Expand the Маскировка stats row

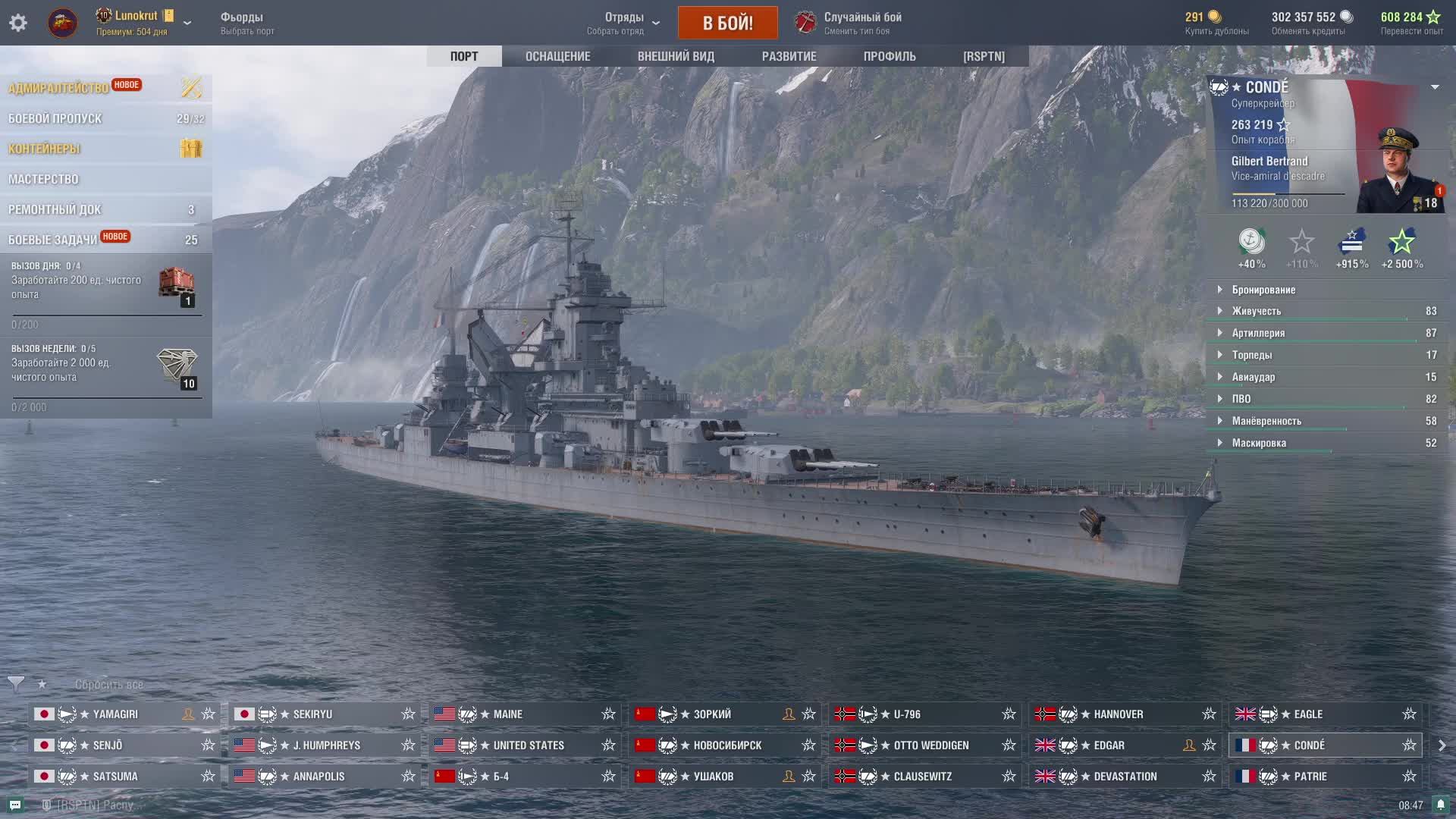1259,443
